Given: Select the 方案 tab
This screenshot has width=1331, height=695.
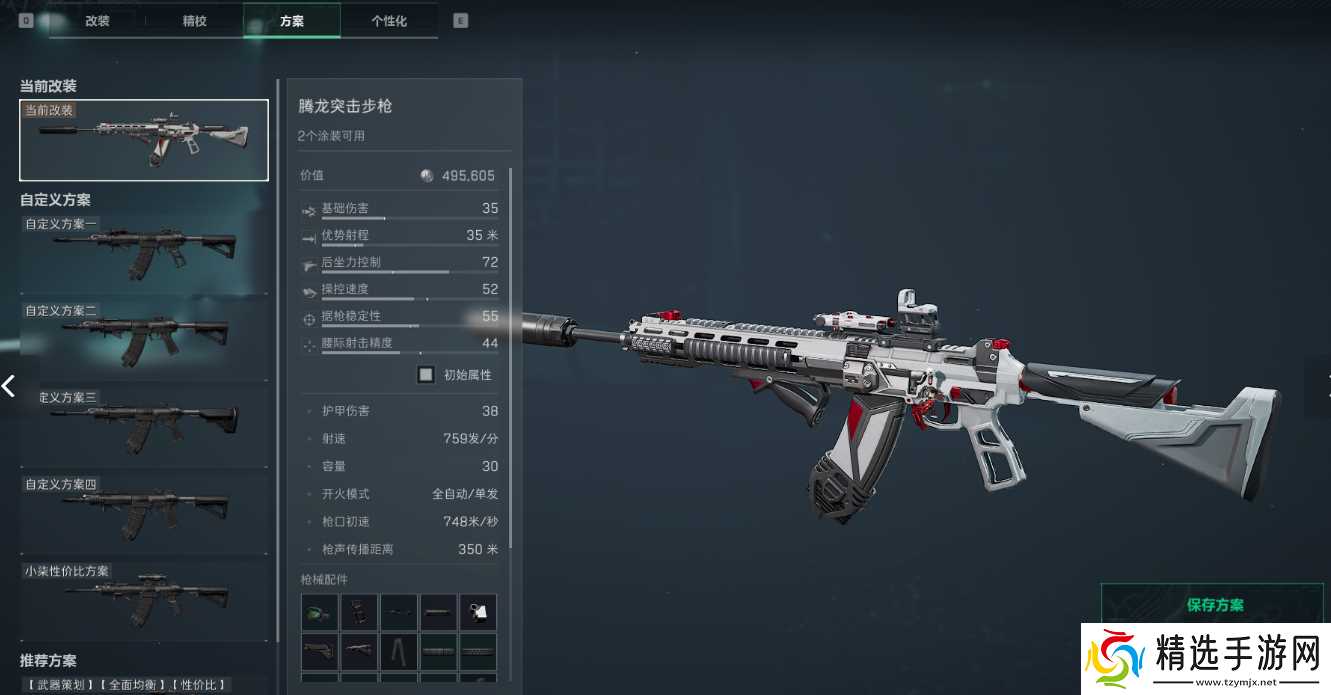Looking at the screenshot, I should click(x=291, y=20).
